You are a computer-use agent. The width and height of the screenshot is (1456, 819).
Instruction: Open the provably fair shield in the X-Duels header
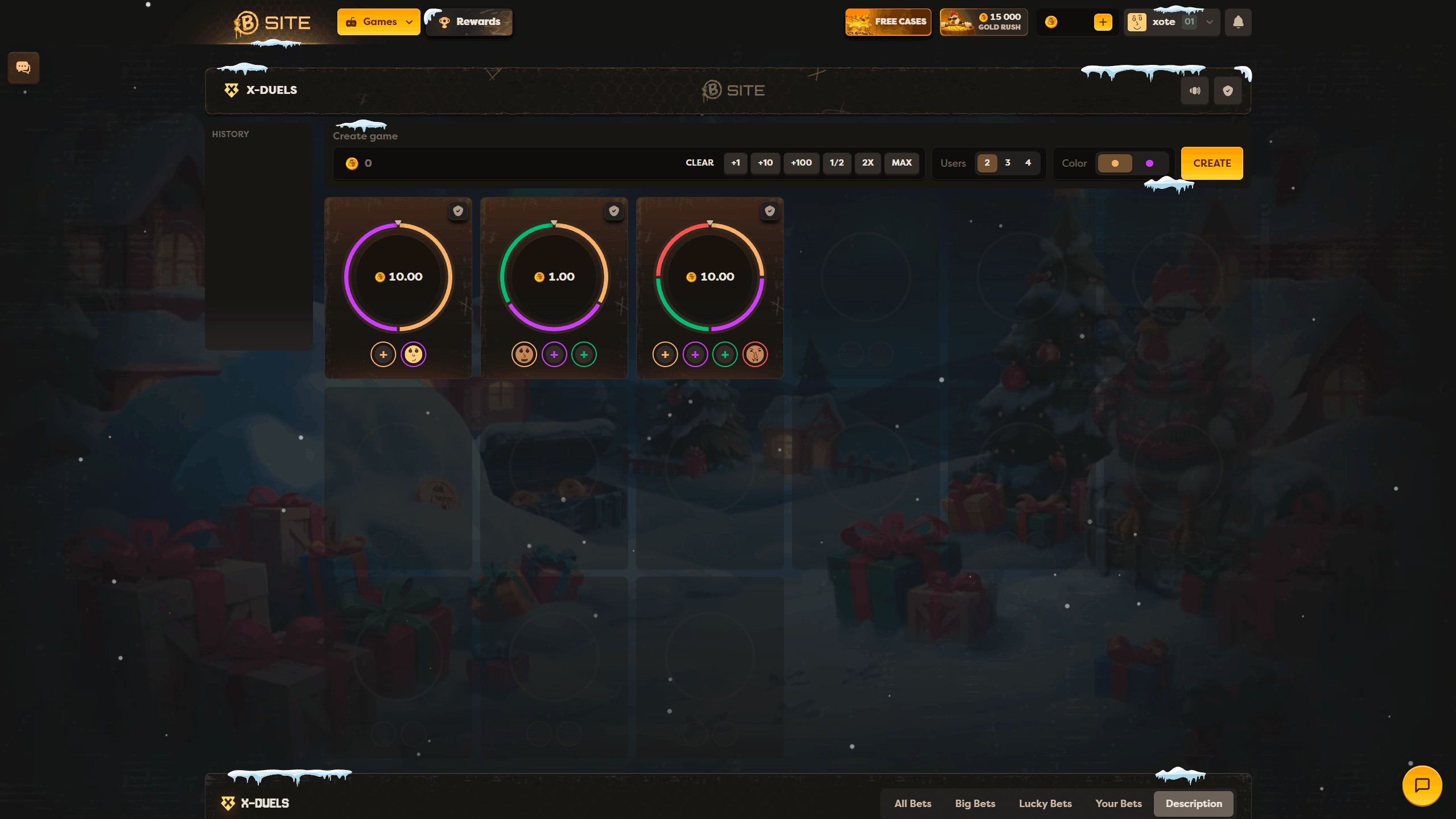tap(1227, 90)
